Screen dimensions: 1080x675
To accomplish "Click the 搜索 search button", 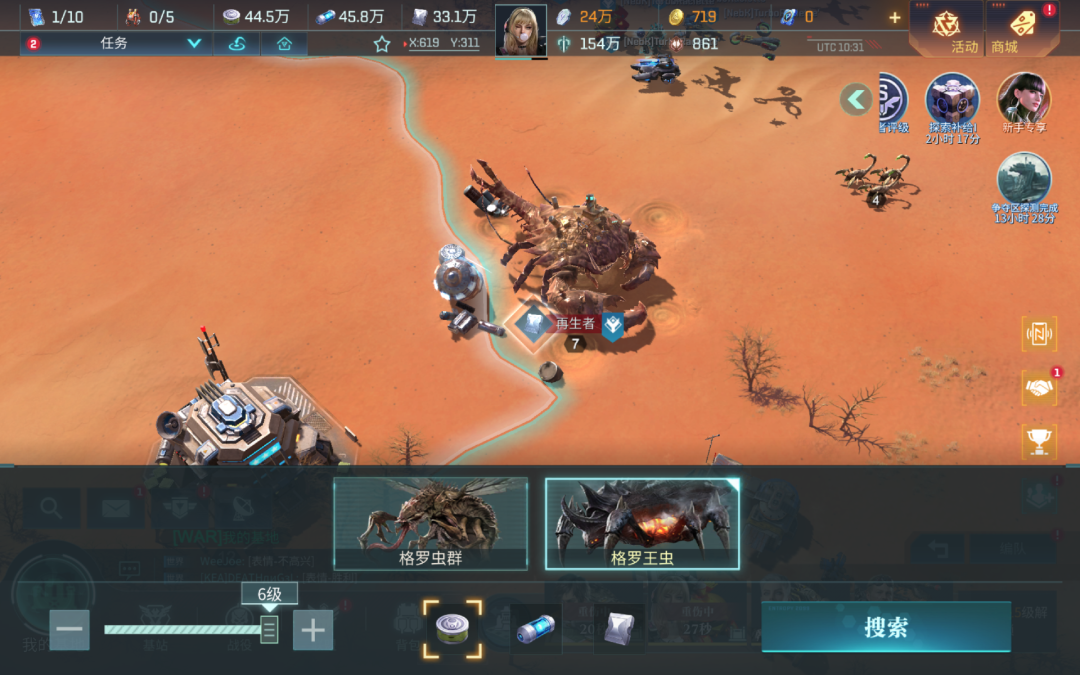I will coord(885,627).
